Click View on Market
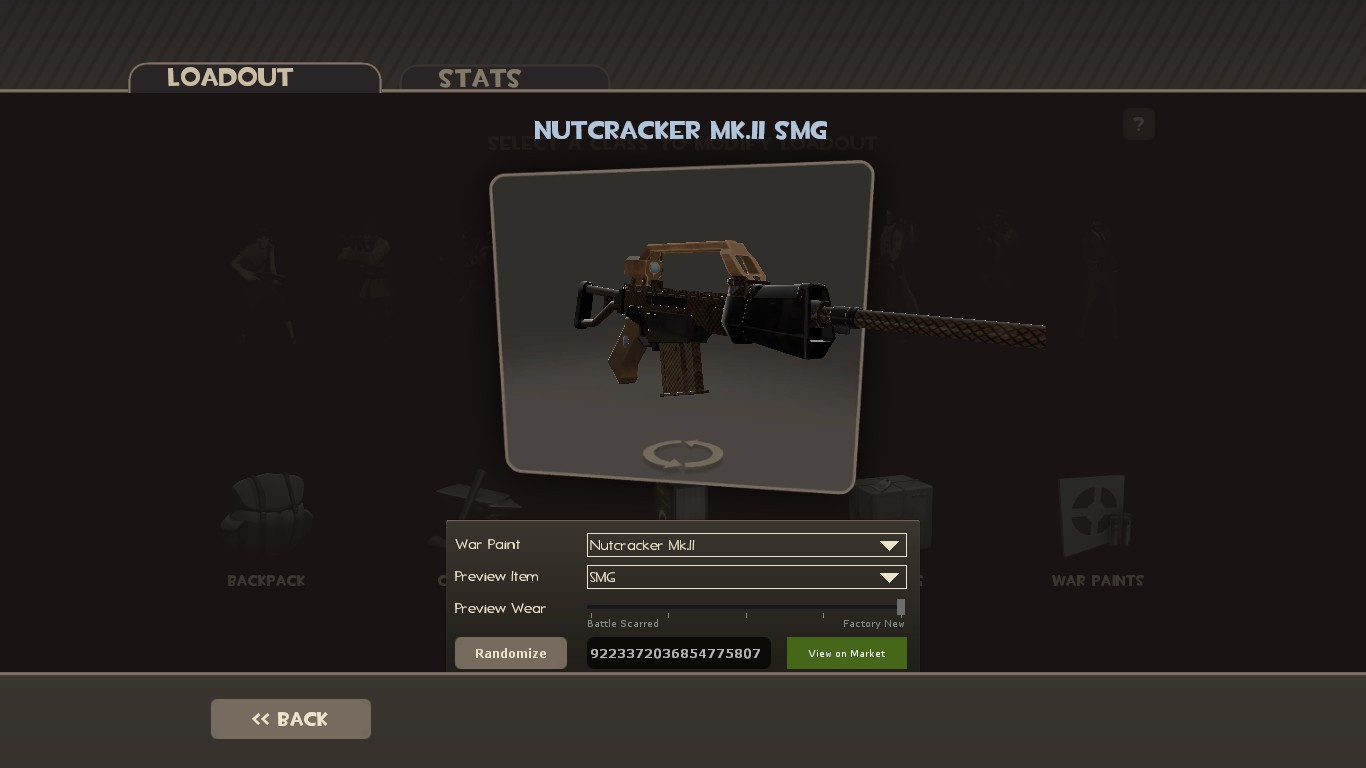The width and height of the screenshot is (1366, 768). tap(846, 653)
